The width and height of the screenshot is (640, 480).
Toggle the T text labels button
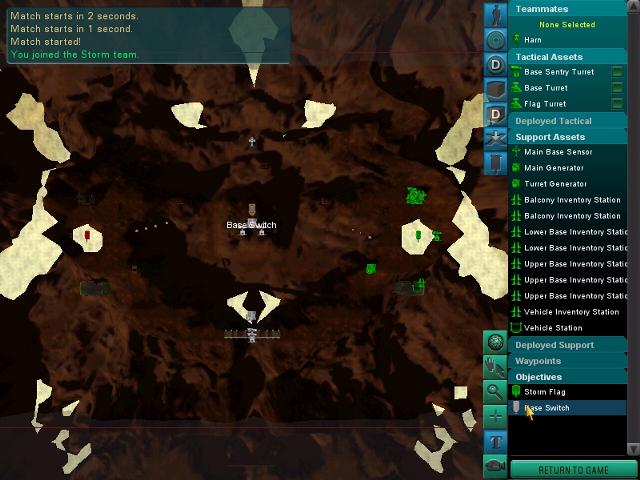[x=495, y=440]
